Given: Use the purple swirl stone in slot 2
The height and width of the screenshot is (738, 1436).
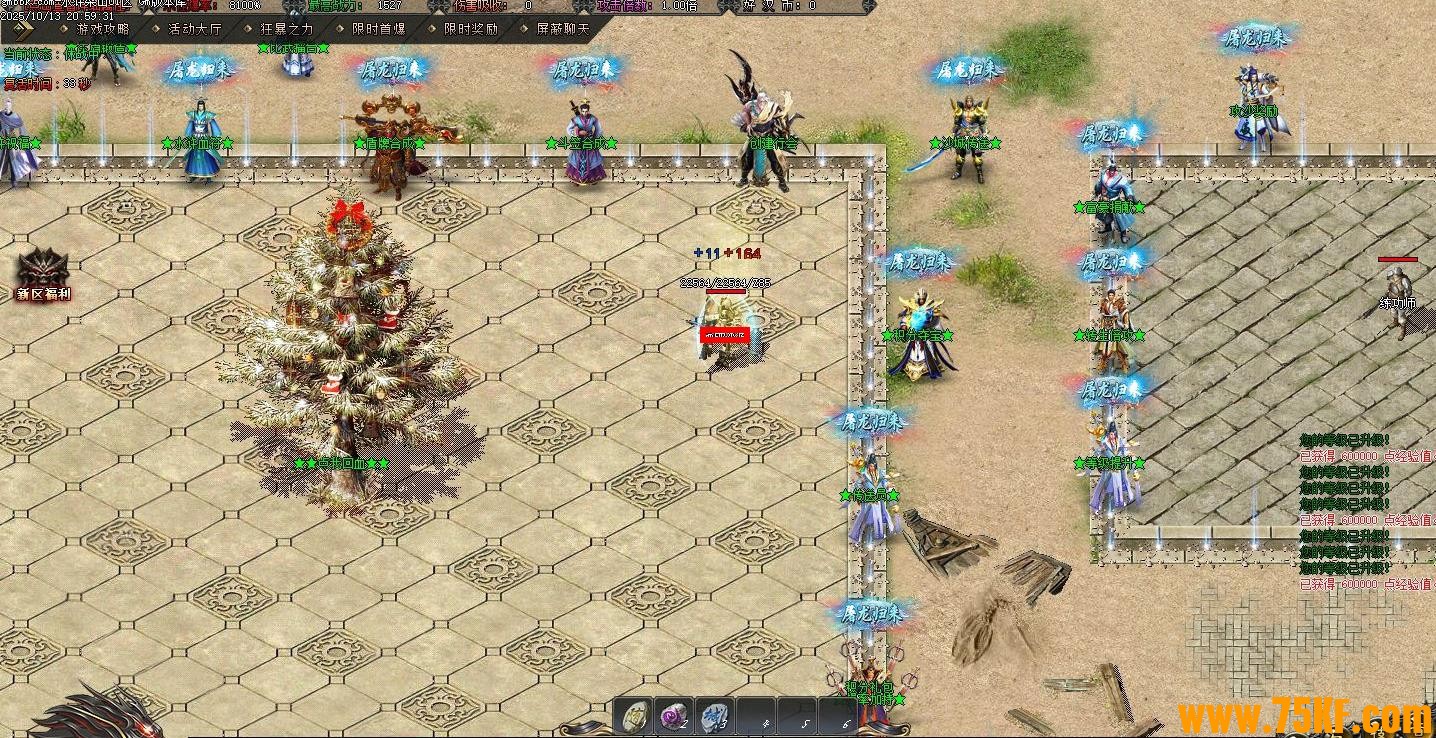Looking at the screenshot, I should 675,717.
